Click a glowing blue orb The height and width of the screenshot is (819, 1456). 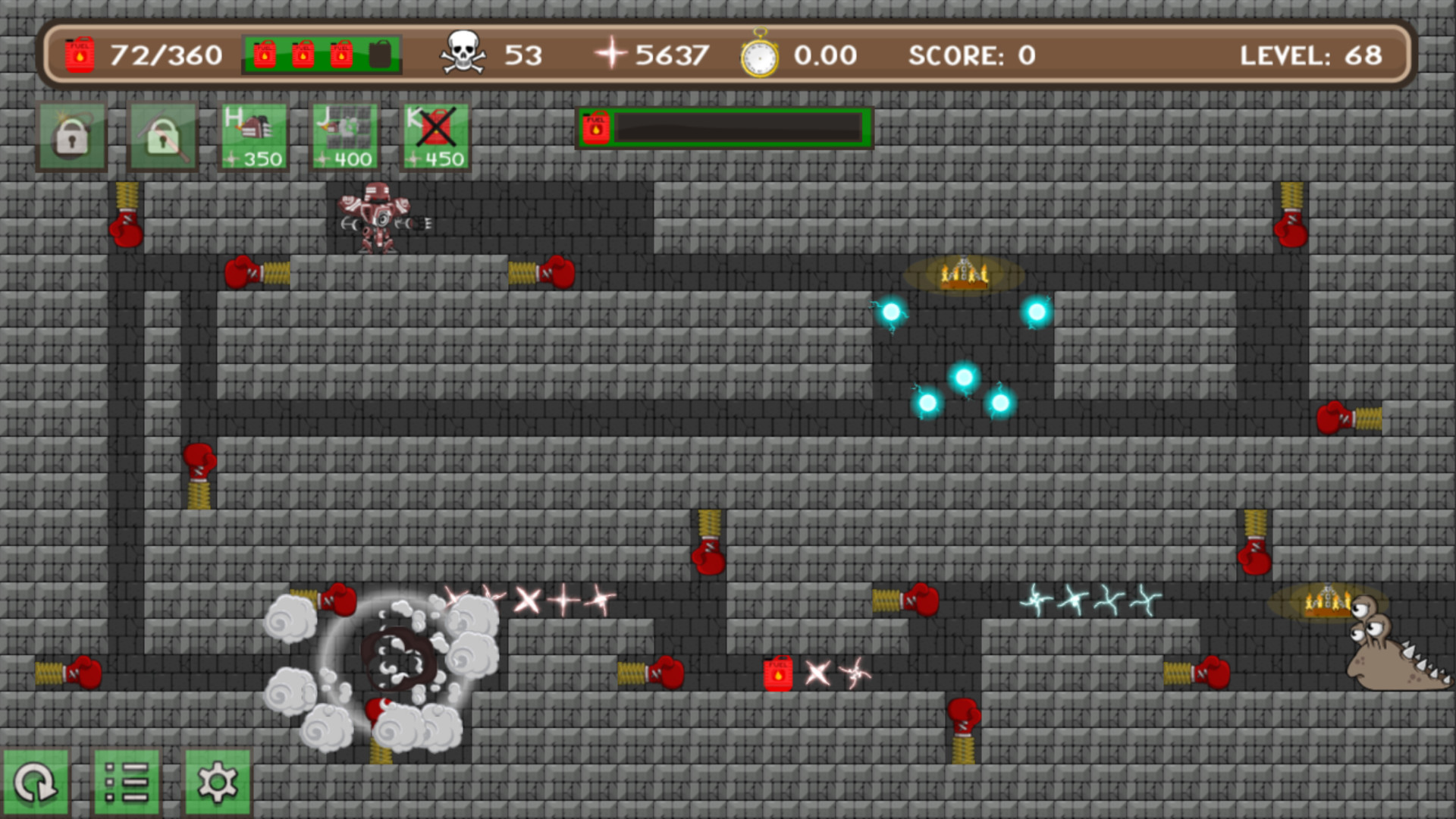(x=964, y=375)
